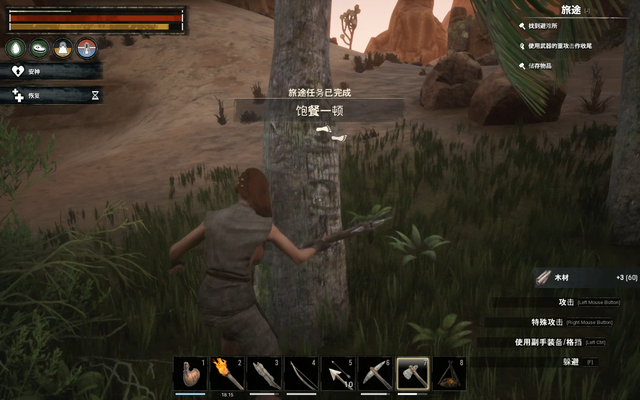
Task: Click the thermometer temperature status icon
Action: pyautogui.click(x=87, y=47)
